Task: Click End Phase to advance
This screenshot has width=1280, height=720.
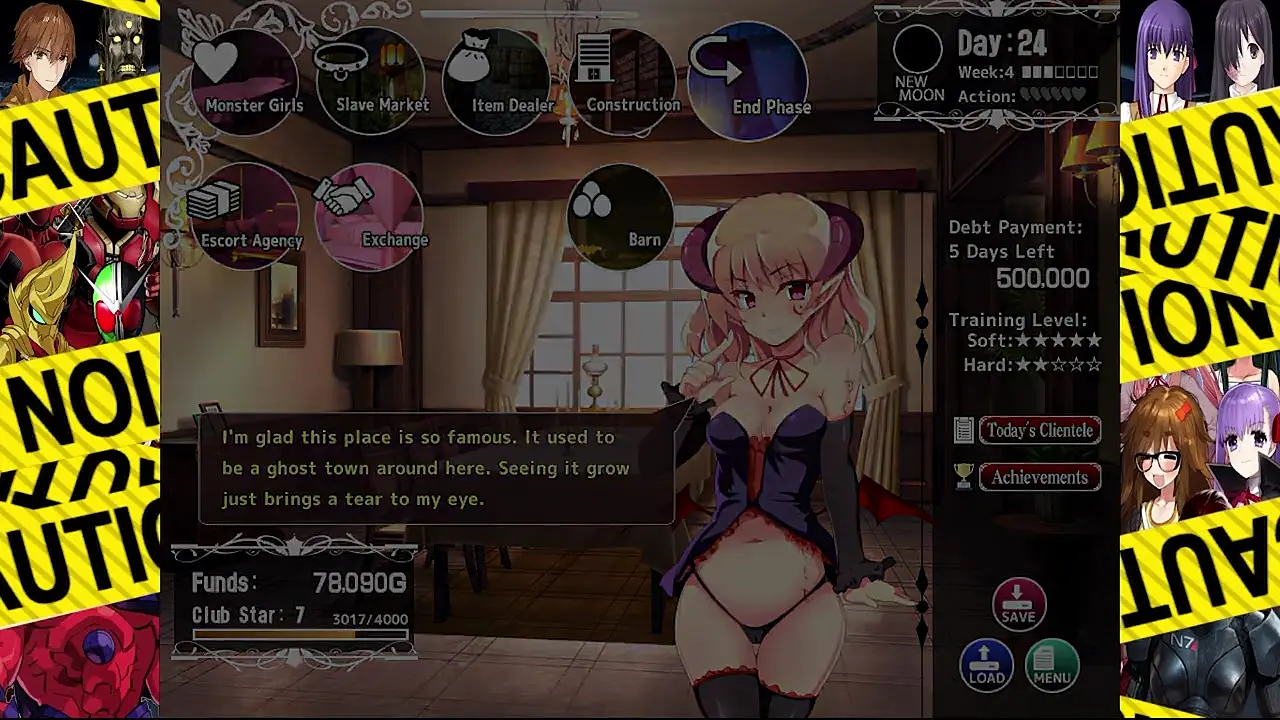Action: point(757,82)
